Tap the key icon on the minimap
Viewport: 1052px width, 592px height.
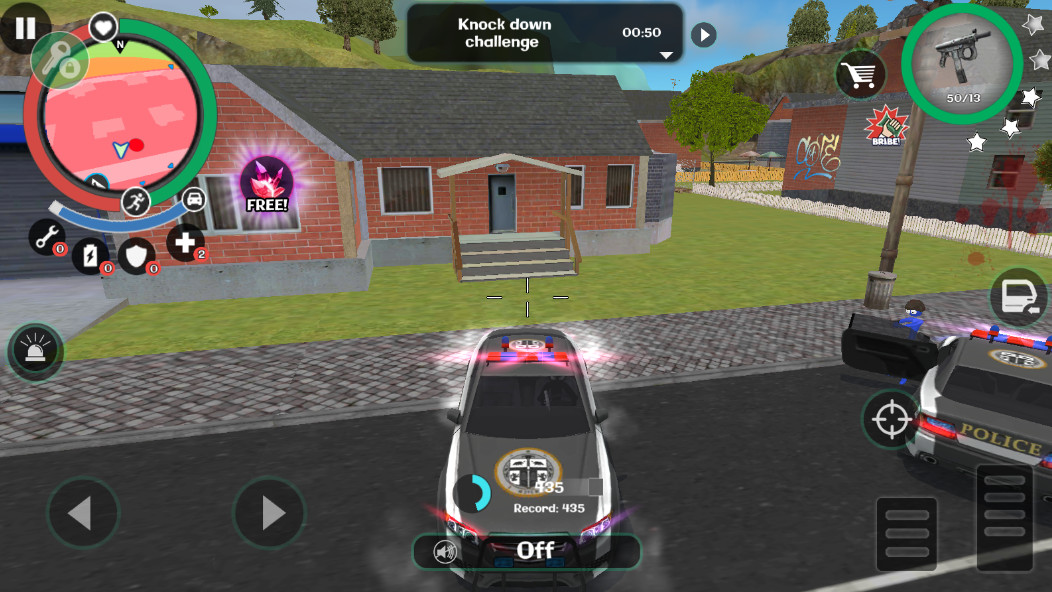(61, 61)
